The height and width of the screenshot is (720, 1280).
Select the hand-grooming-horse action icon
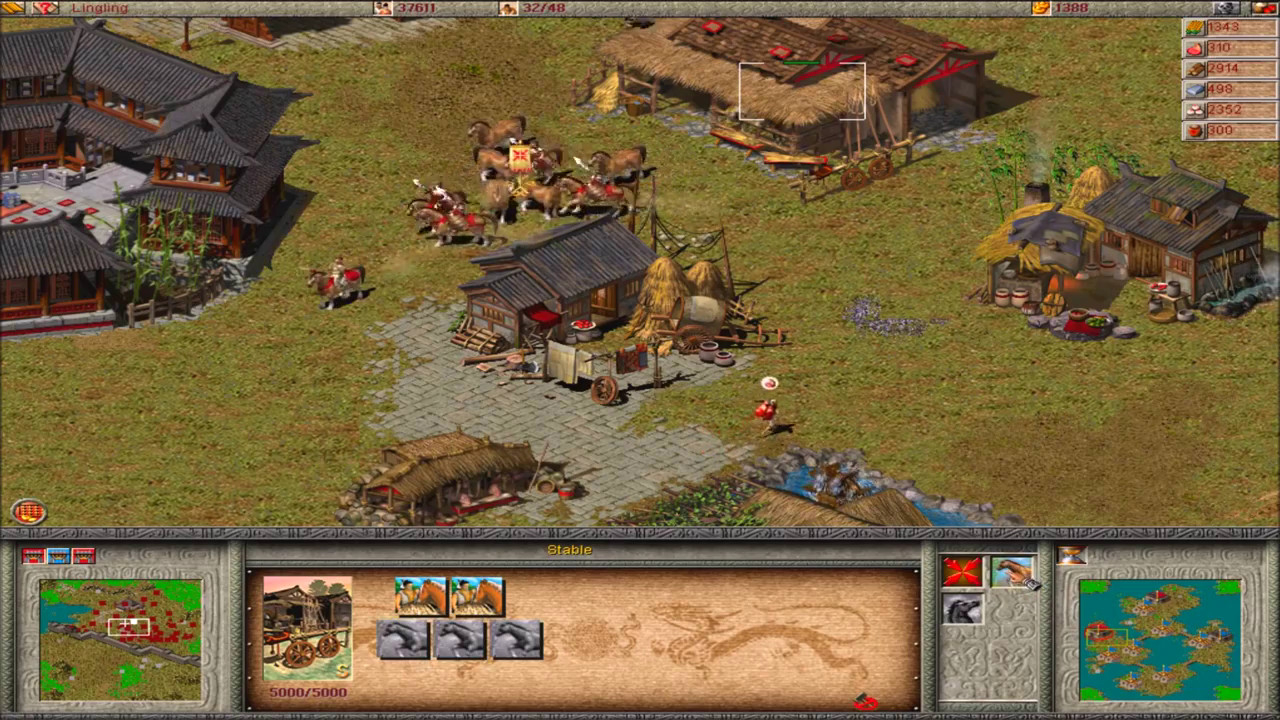click(x=1012, y=572)
